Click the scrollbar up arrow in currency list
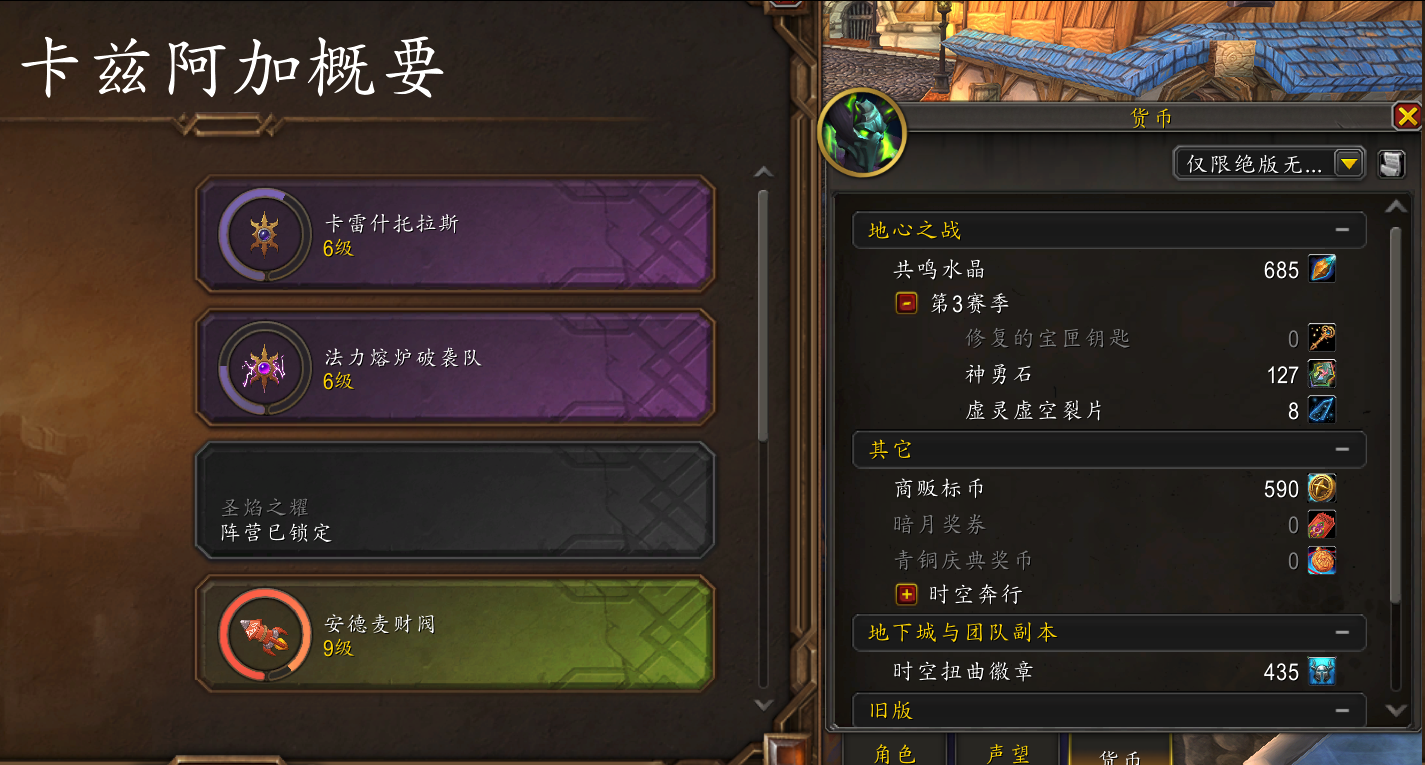1425x765 pixels. (x=1398, y=207)
